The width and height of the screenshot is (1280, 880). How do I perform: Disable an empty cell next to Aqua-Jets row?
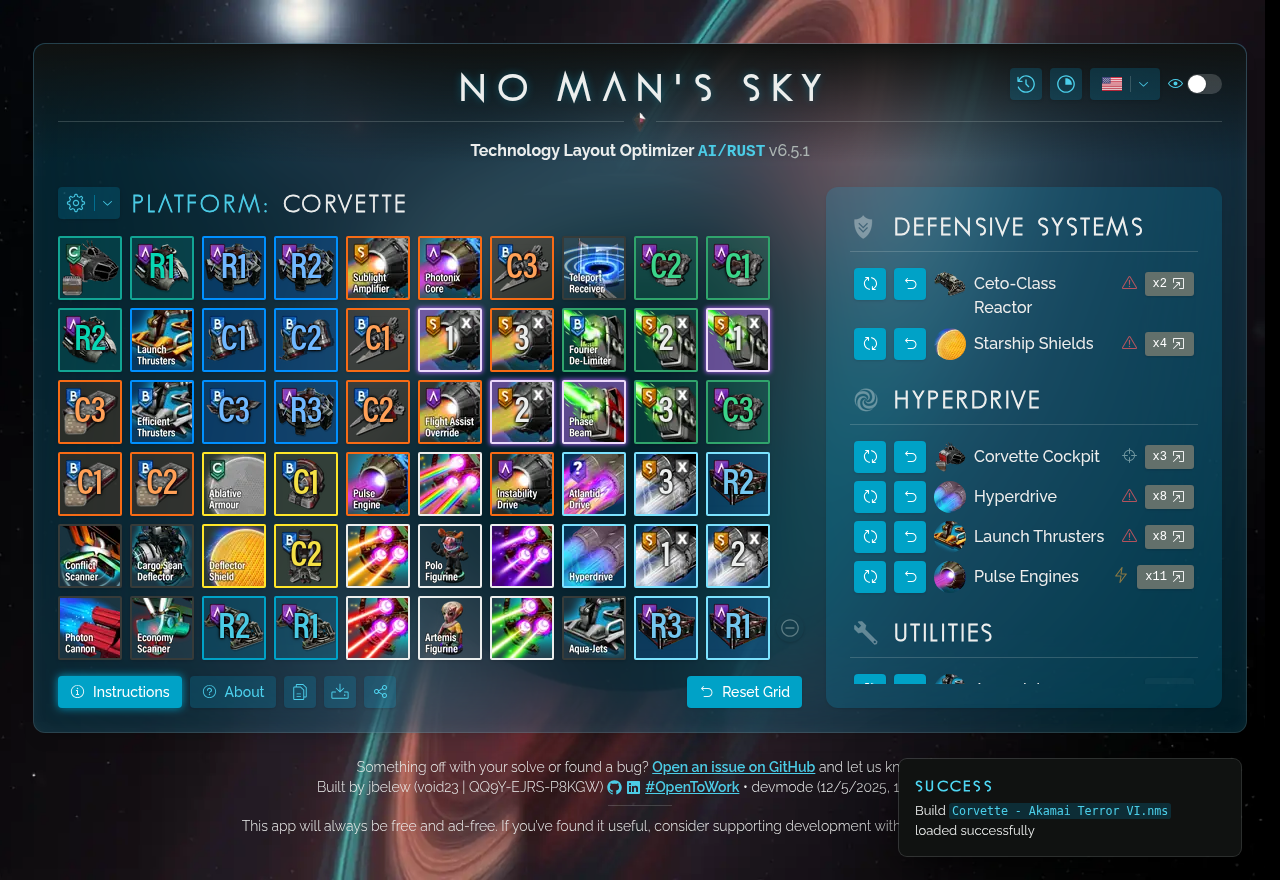pyautogui.click(x=789, y=627)
